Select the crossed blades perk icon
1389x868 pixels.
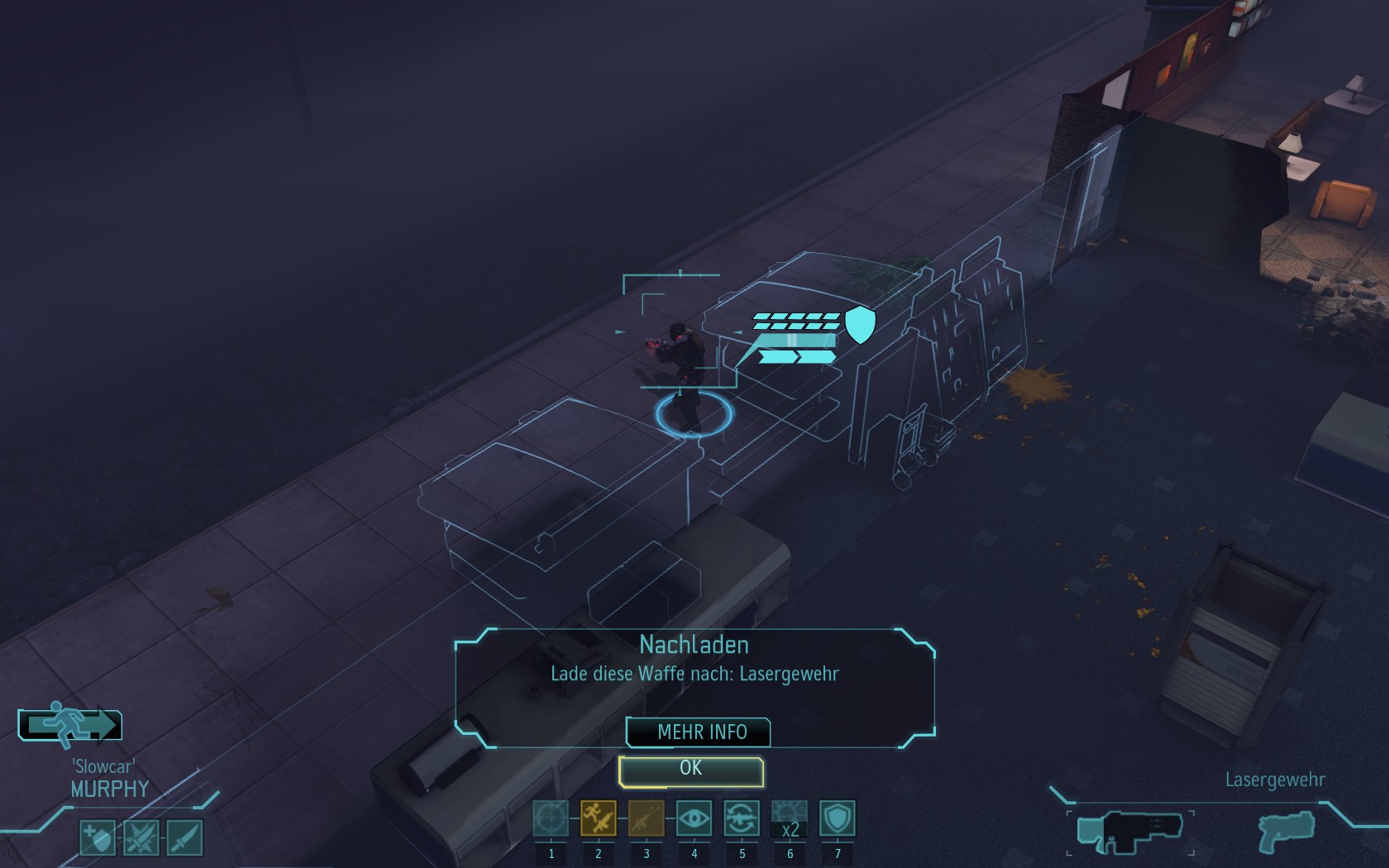click(x=141, y=837)
